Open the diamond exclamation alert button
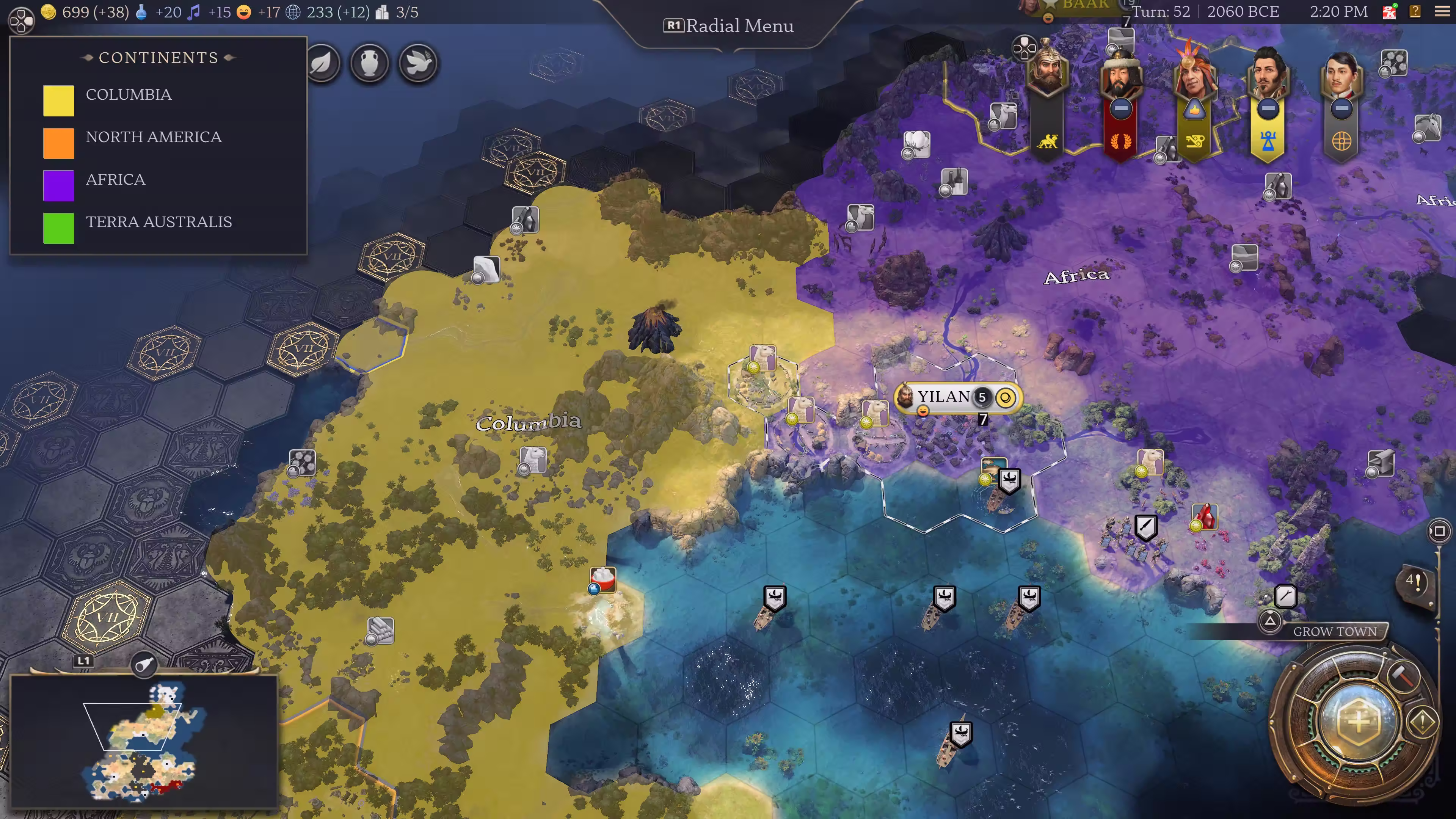 [1422, 721]
